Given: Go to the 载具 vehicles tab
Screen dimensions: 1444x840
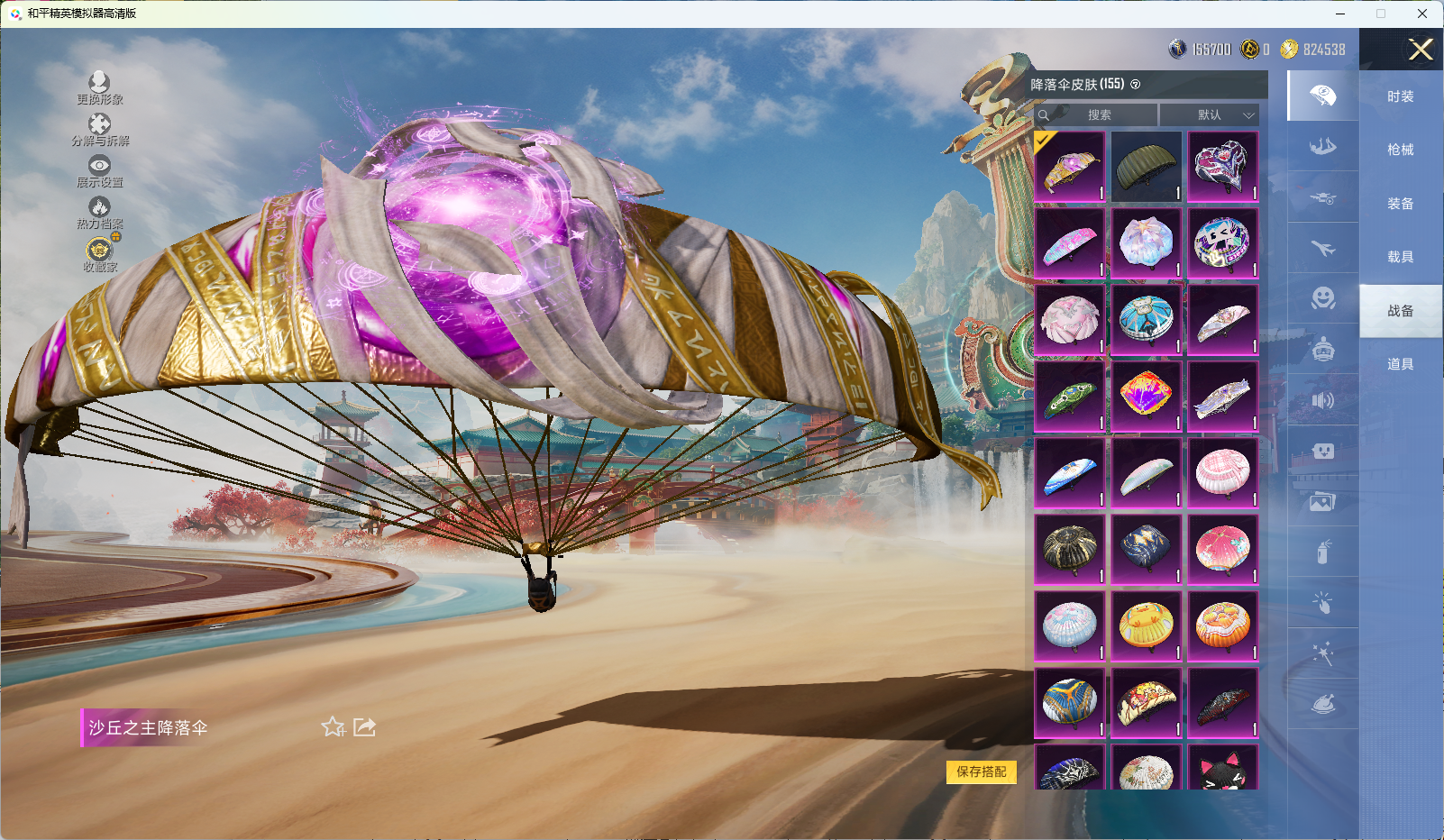Looking at the screenshot, I should pos(1400,257).
